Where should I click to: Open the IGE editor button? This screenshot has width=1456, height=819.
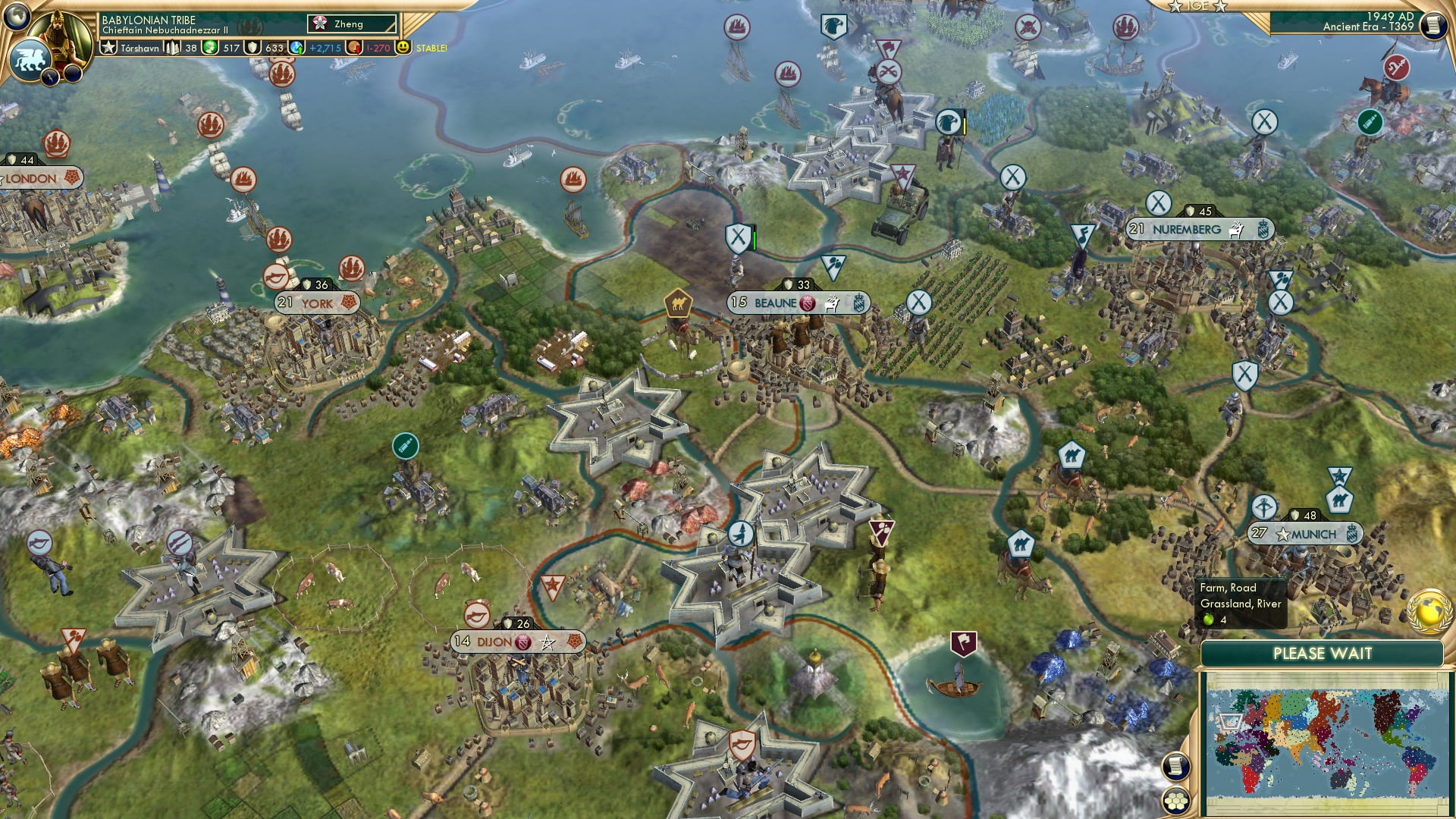pos(1197,6)
